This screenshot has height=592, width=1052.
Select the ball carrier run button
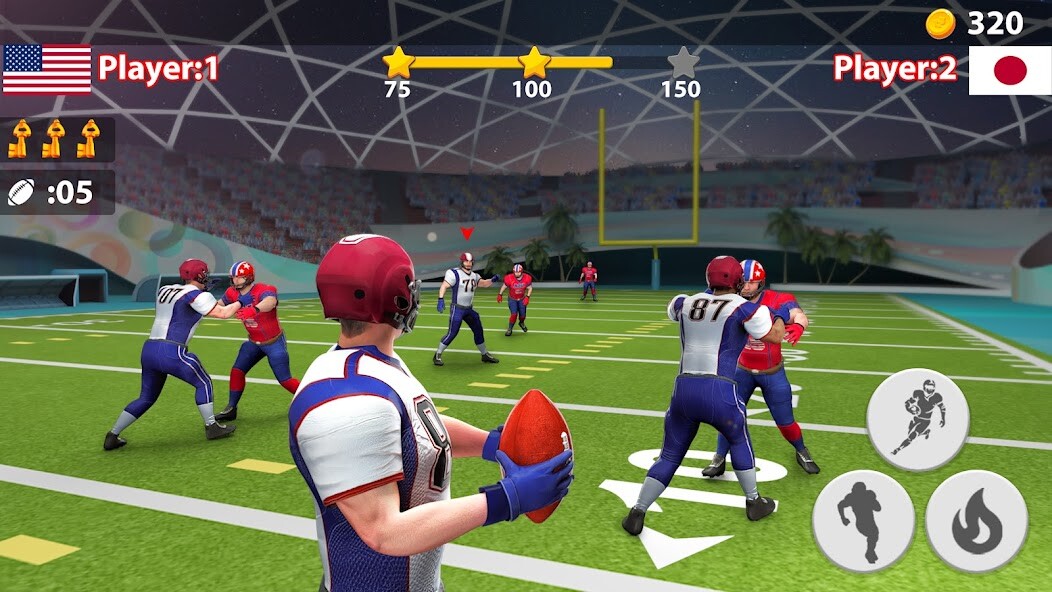click(x=918, y=418)
